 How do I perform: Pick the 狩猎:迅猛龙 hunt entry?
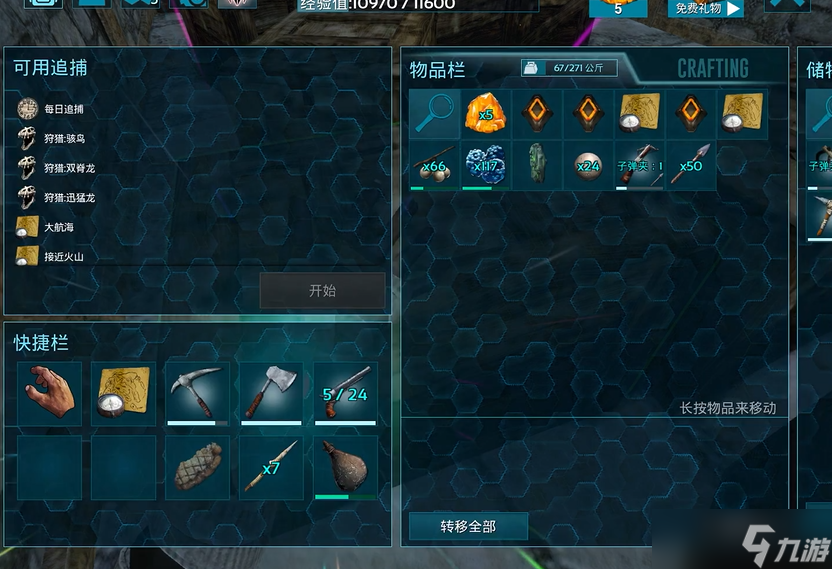[69, 197]
